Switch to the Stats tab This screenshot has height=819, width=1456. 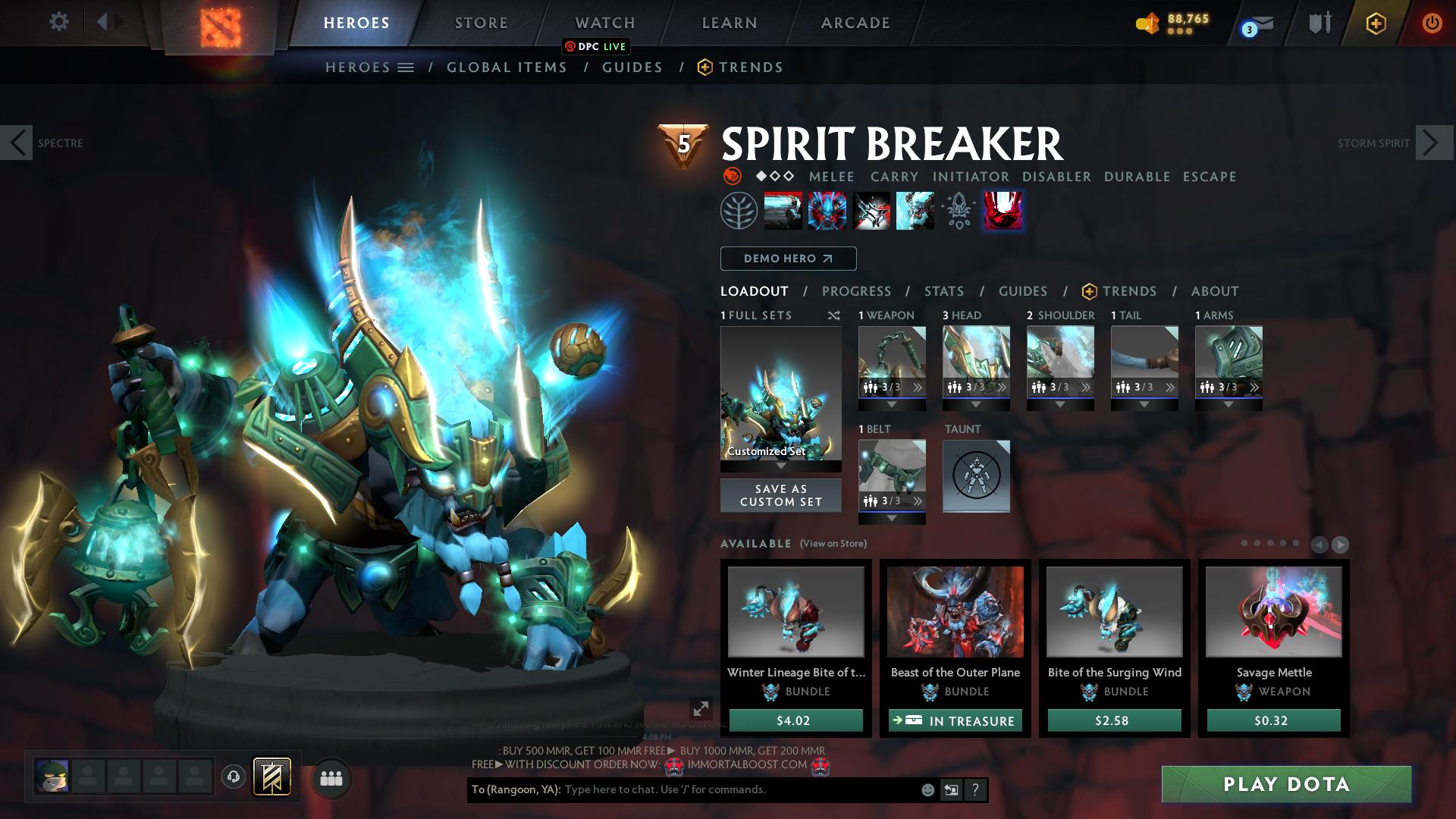coord(943,290)
